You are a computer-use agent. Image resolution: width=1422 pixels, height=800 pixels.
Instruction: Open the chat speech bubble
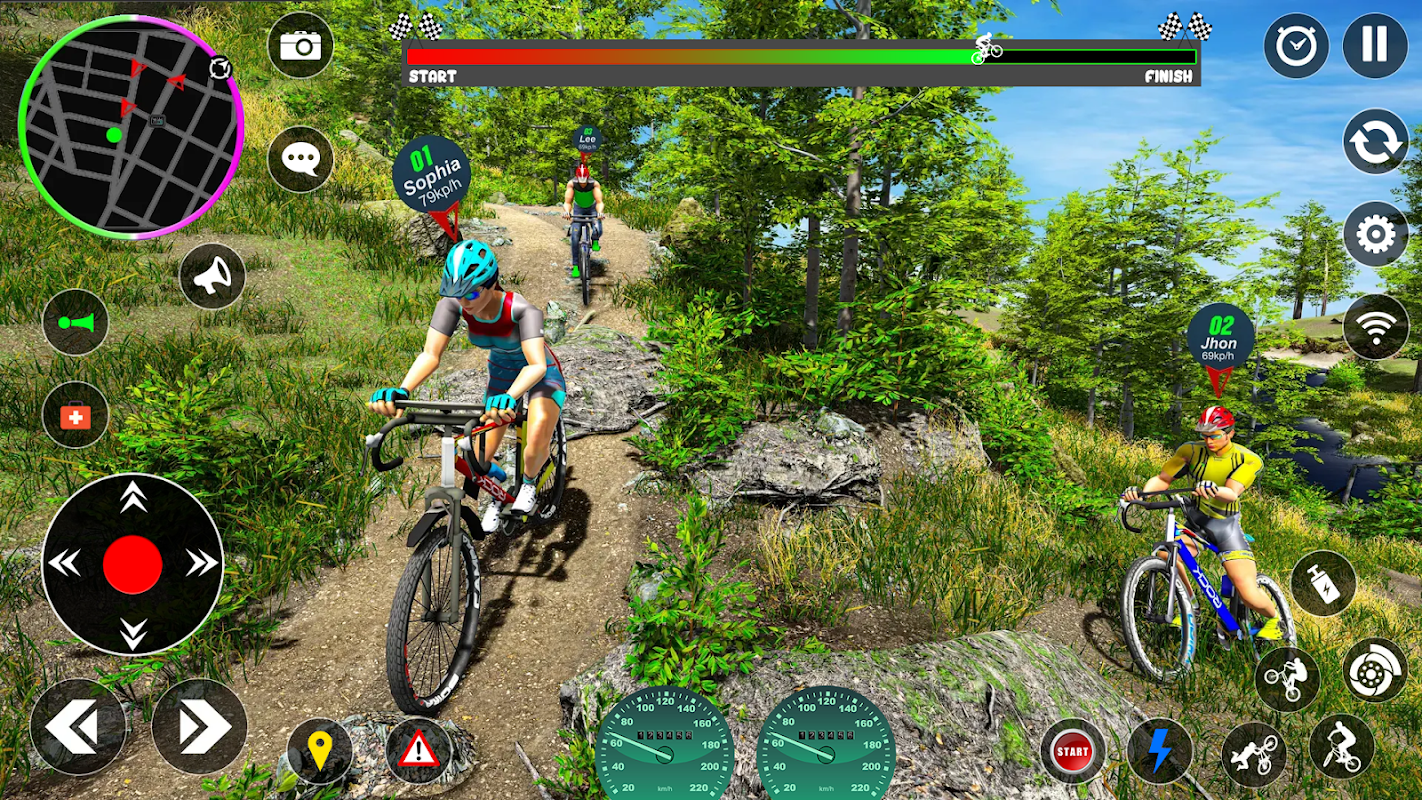click(300, 159)
